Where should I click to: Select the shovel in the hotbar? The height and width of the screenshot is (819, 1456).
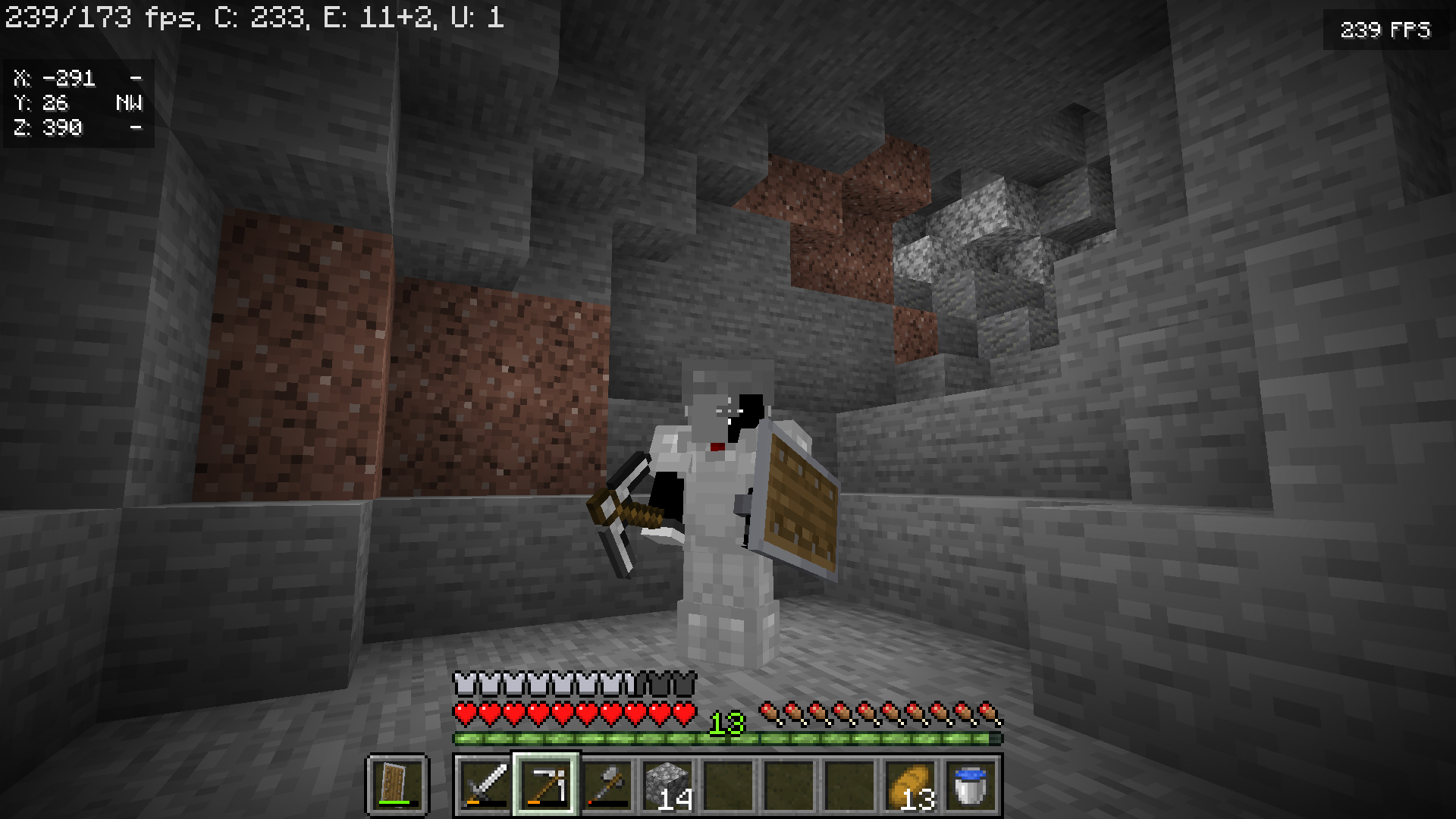(609, 786)
